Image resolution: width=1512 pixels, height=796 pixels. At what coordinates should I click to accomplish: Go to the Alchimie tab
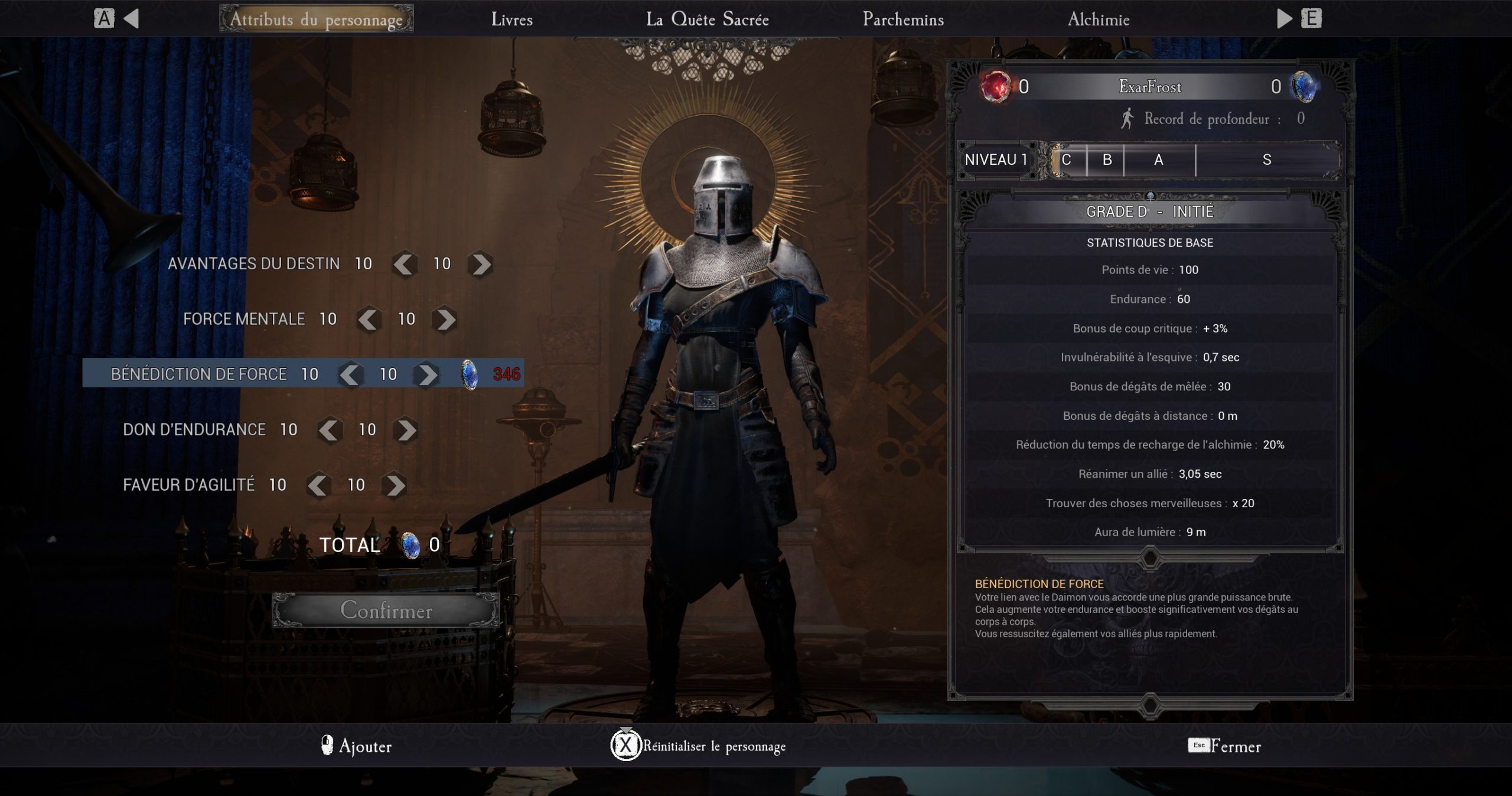pos(1098,19)
